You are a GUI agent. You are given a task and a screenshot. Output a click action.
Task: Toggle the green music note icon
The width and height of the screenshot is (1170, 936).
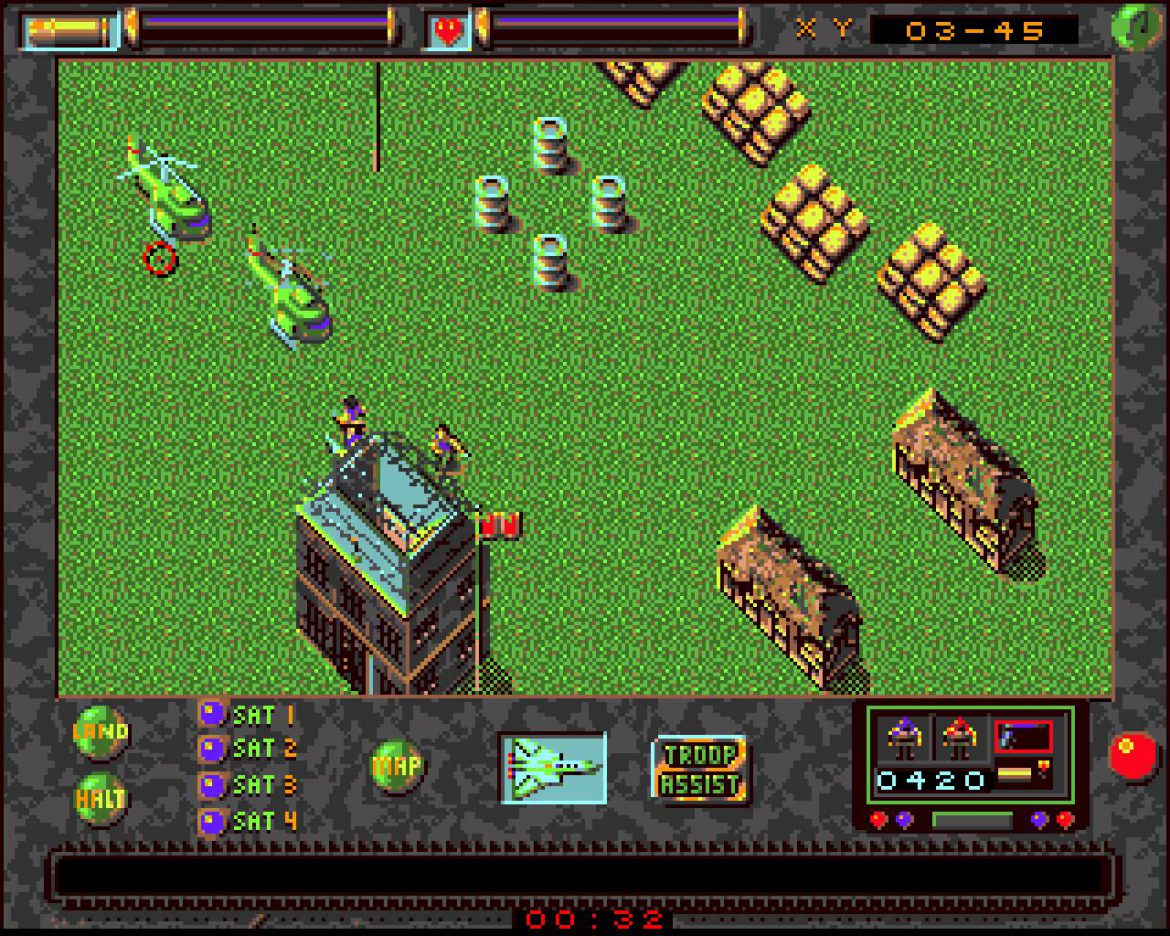(x=1132, y=26)
